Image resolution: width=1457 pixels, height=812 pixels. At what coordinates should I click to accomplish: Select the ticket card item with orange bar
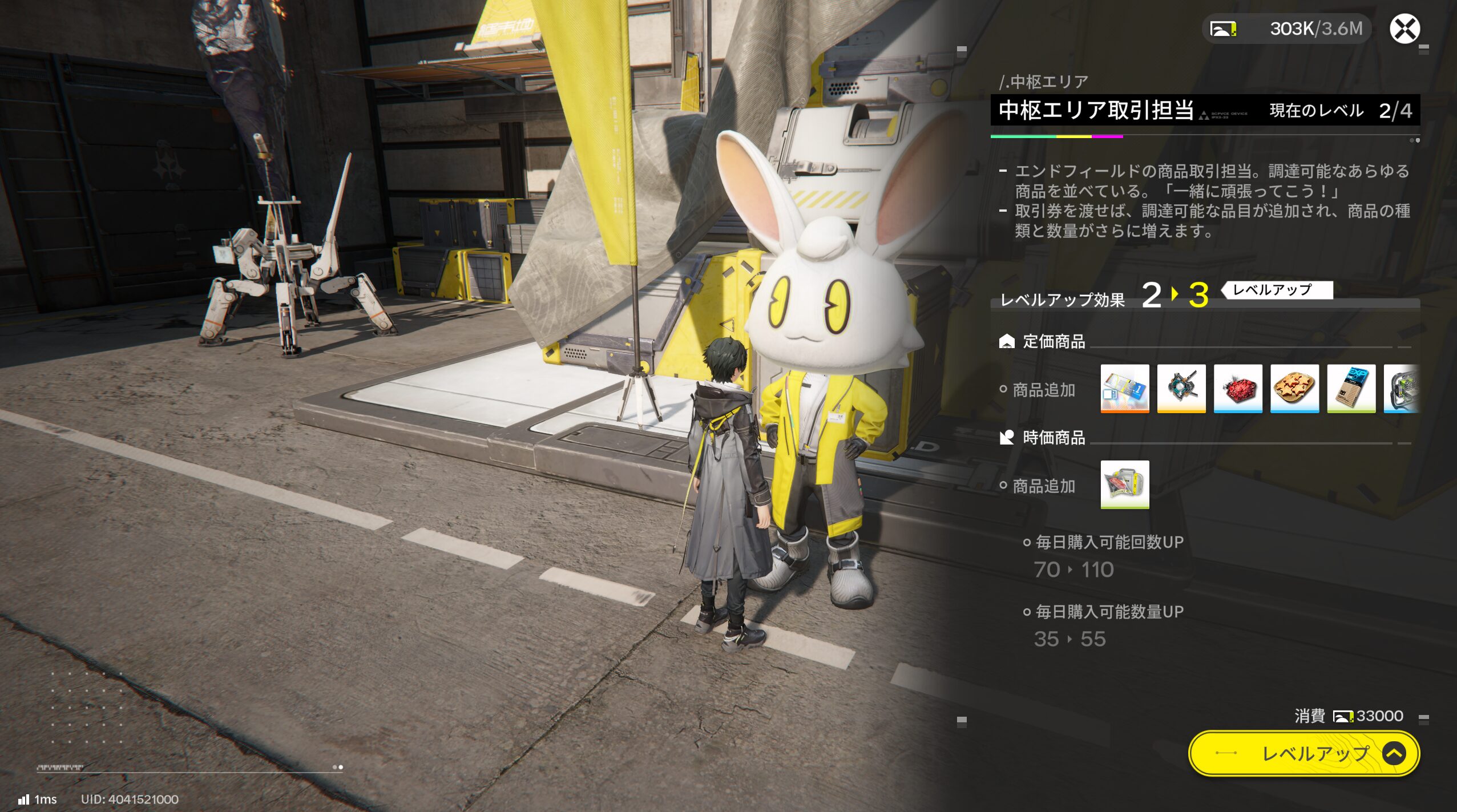[1124, 388]
